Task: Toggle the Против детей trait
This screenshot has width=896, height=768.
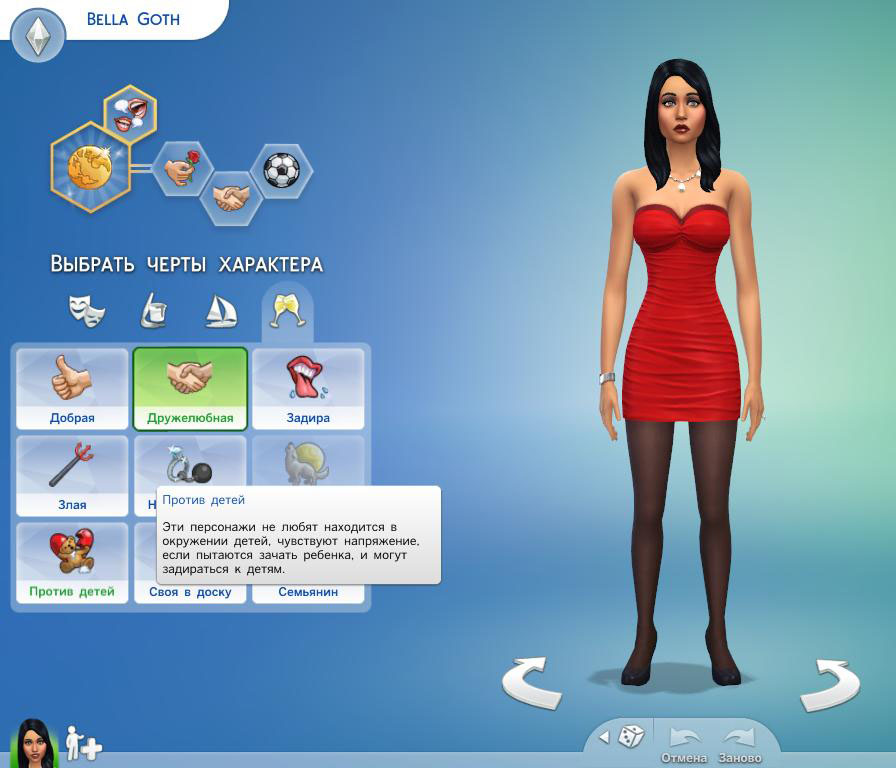Action: (72, 562)
